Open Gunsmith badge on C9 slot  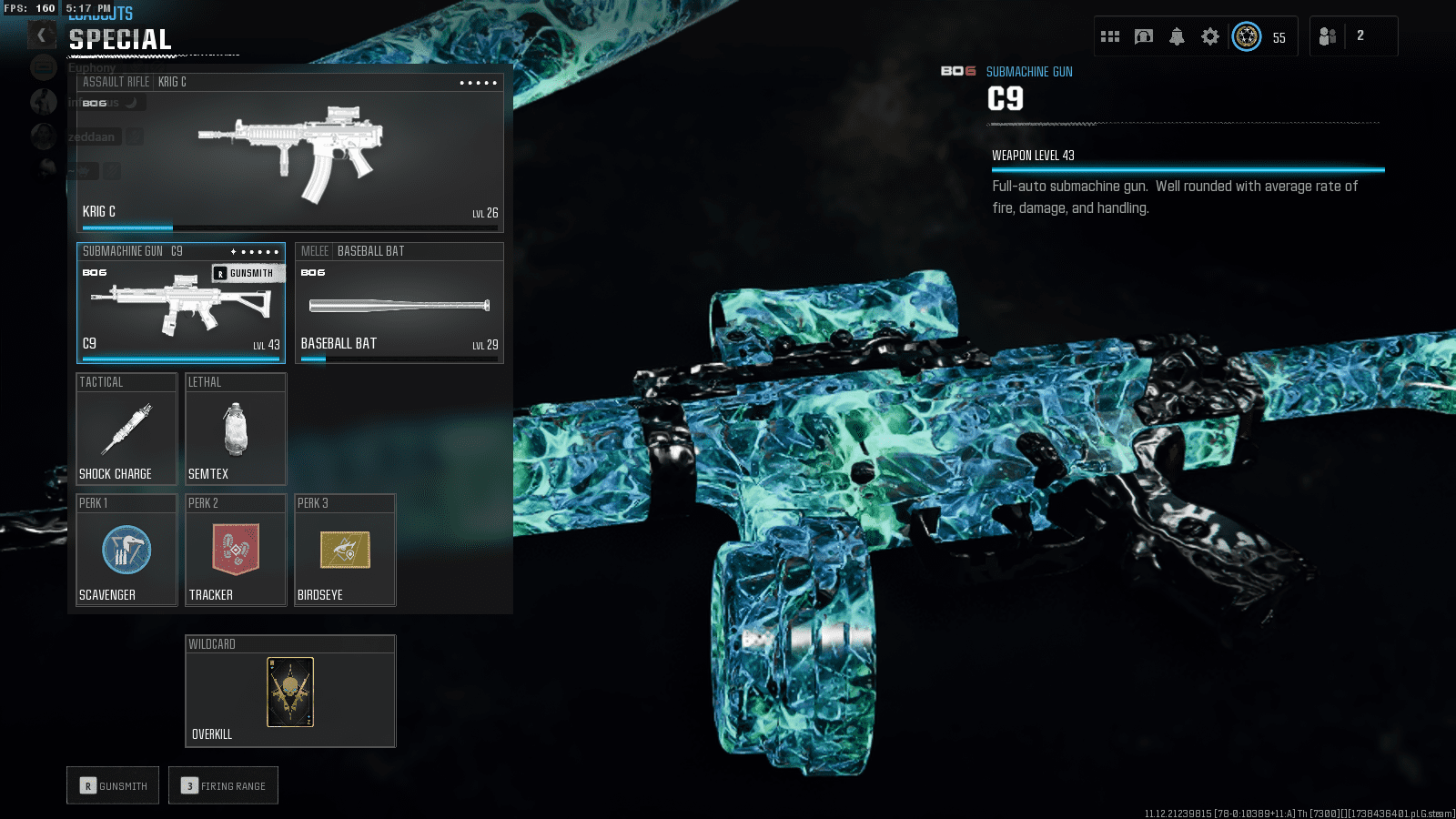(247, 273)
